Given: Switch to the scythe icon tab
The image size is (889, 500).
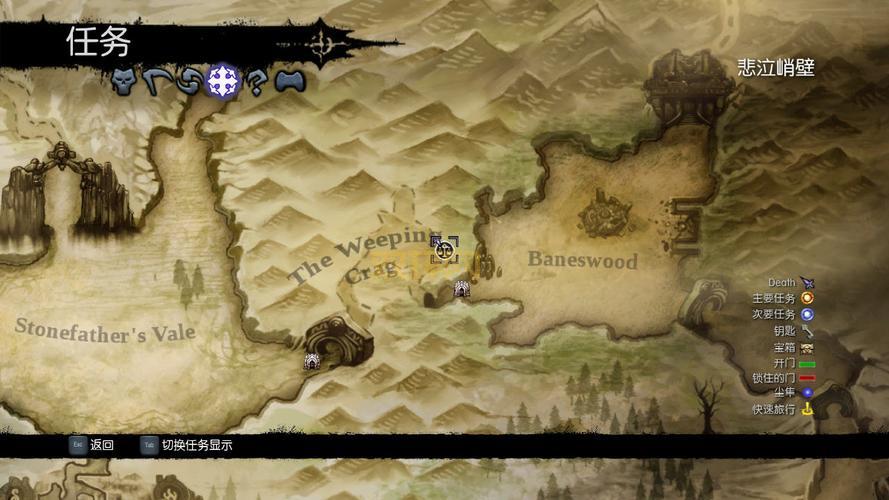Looking at the screenshot, I should point(153,81).
